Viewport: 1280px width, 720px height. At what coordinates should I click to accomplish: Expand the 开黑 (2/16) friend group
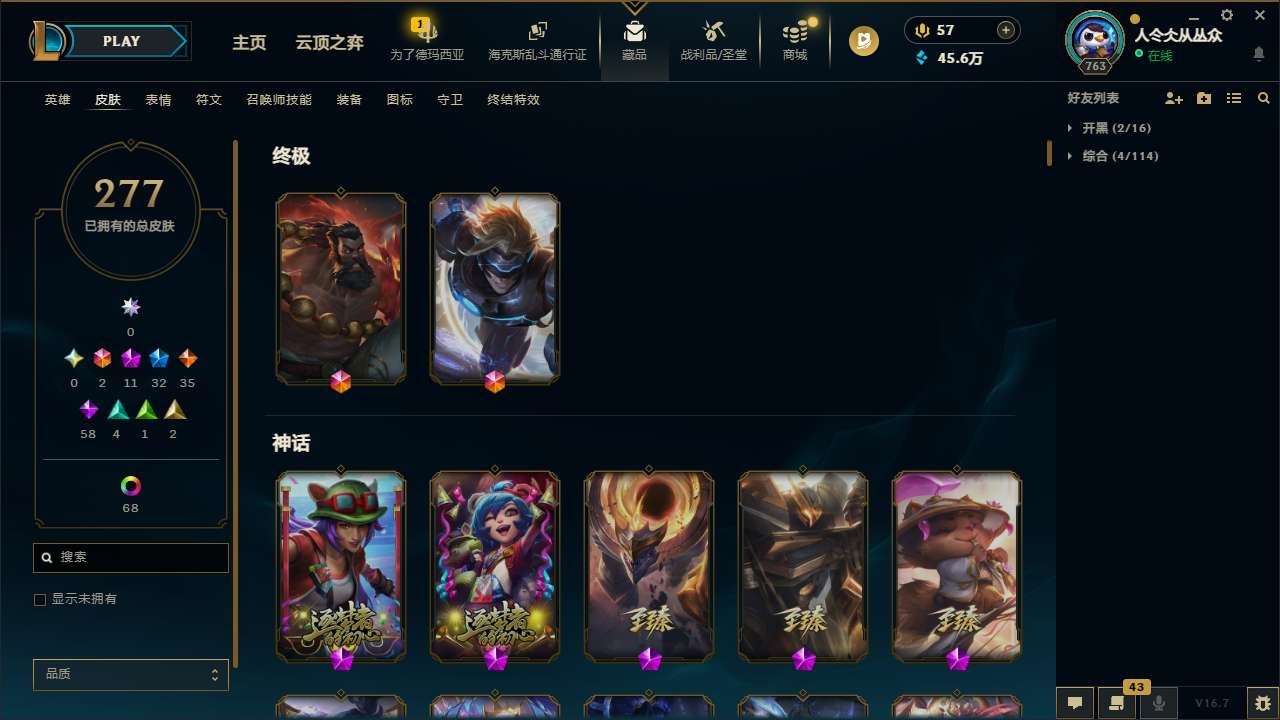1112,128
